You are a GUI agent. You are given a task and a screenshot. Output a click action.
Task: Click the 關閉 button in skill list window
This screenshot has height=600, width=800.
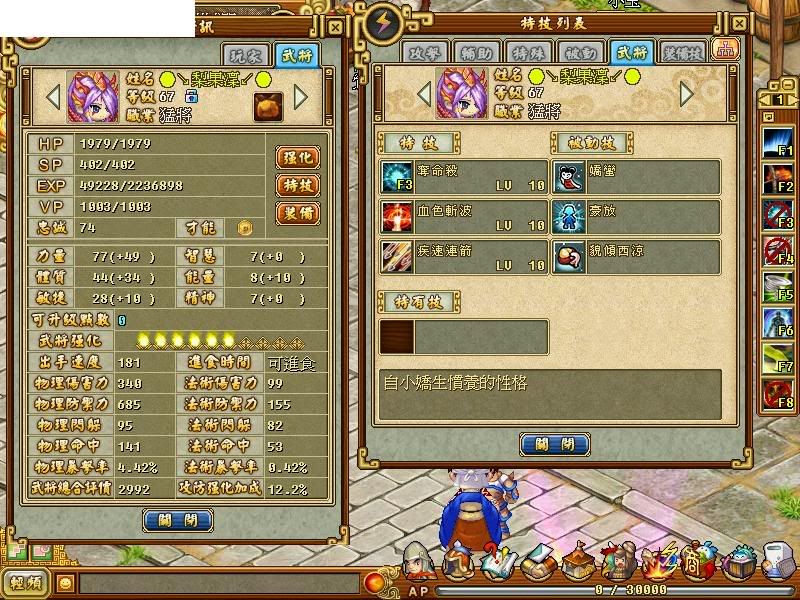click(x=555, y=444)
